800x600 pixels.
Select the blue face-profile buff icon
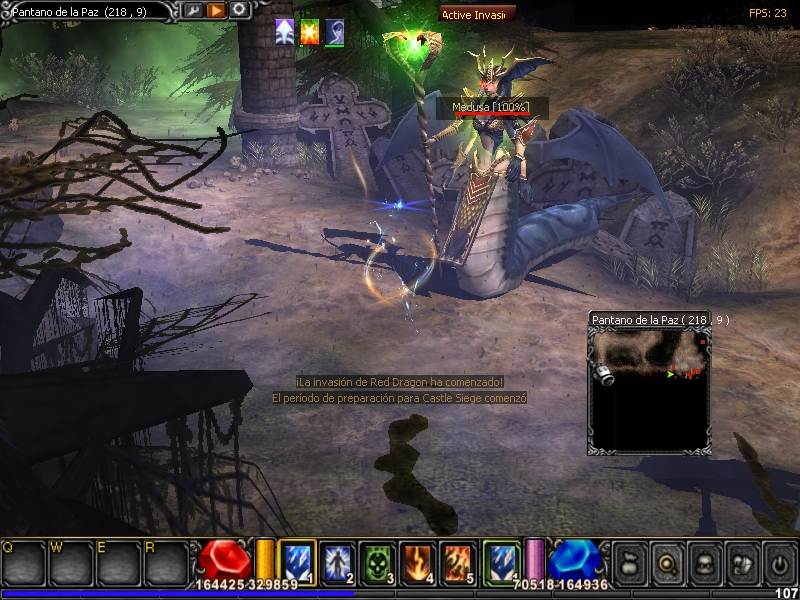335,31
